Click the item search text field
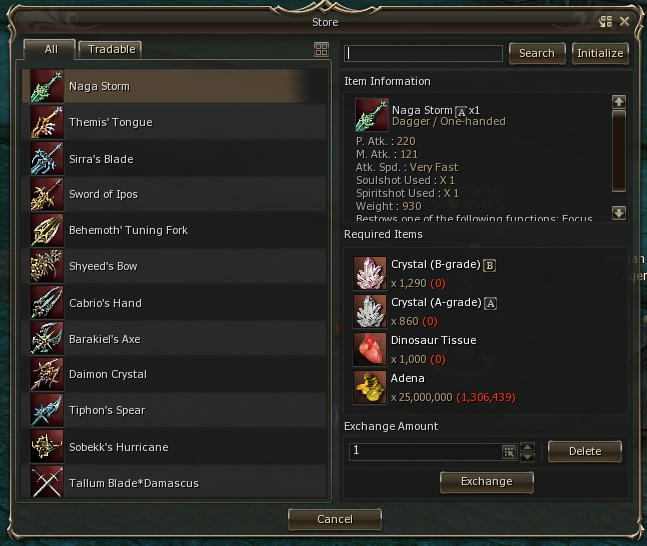The height and width of the screenshot is (546, 647). pyautogui.click(x=424, y=53)
